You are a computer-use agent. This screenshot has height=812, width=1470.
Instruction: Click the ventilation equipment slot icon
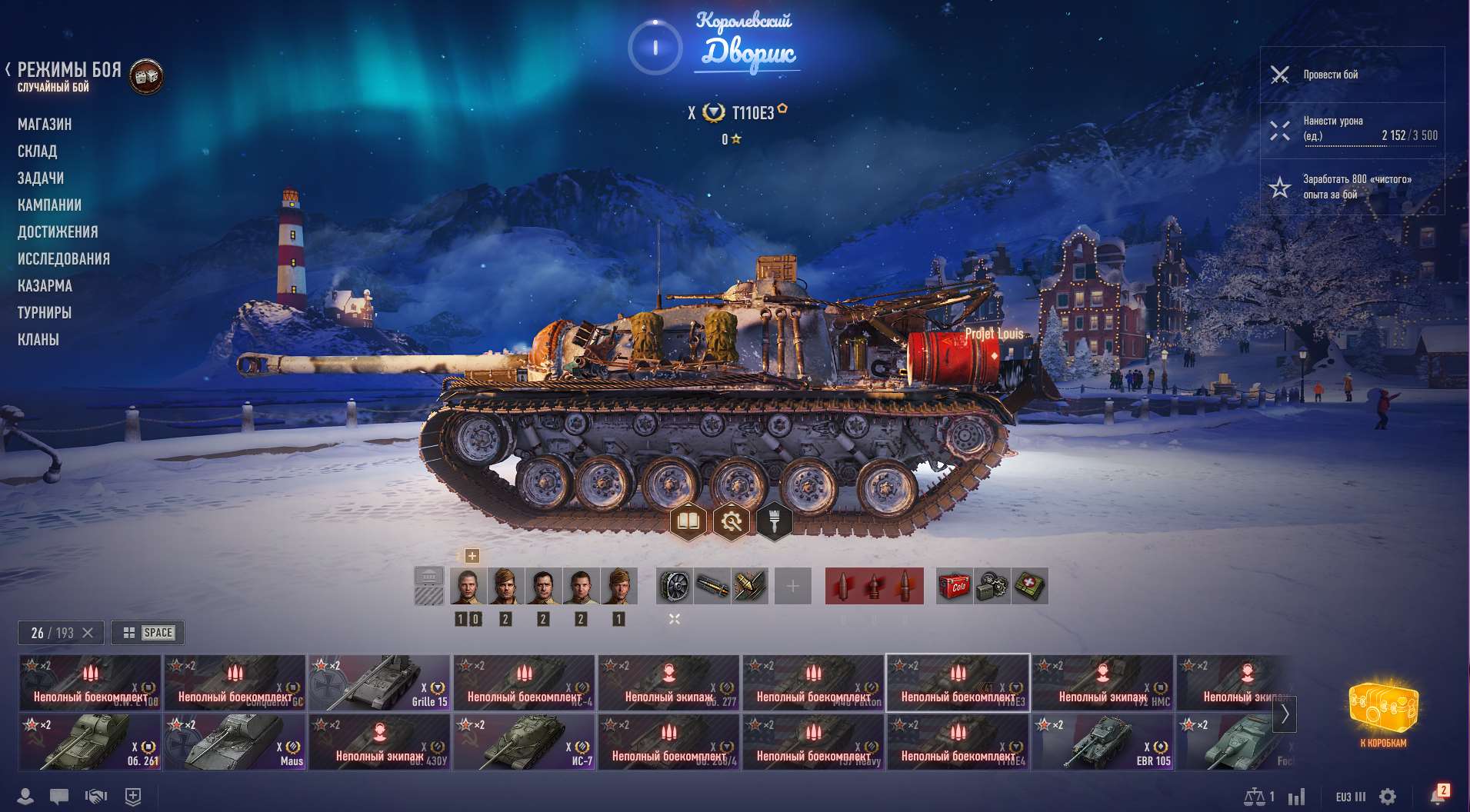673,585
